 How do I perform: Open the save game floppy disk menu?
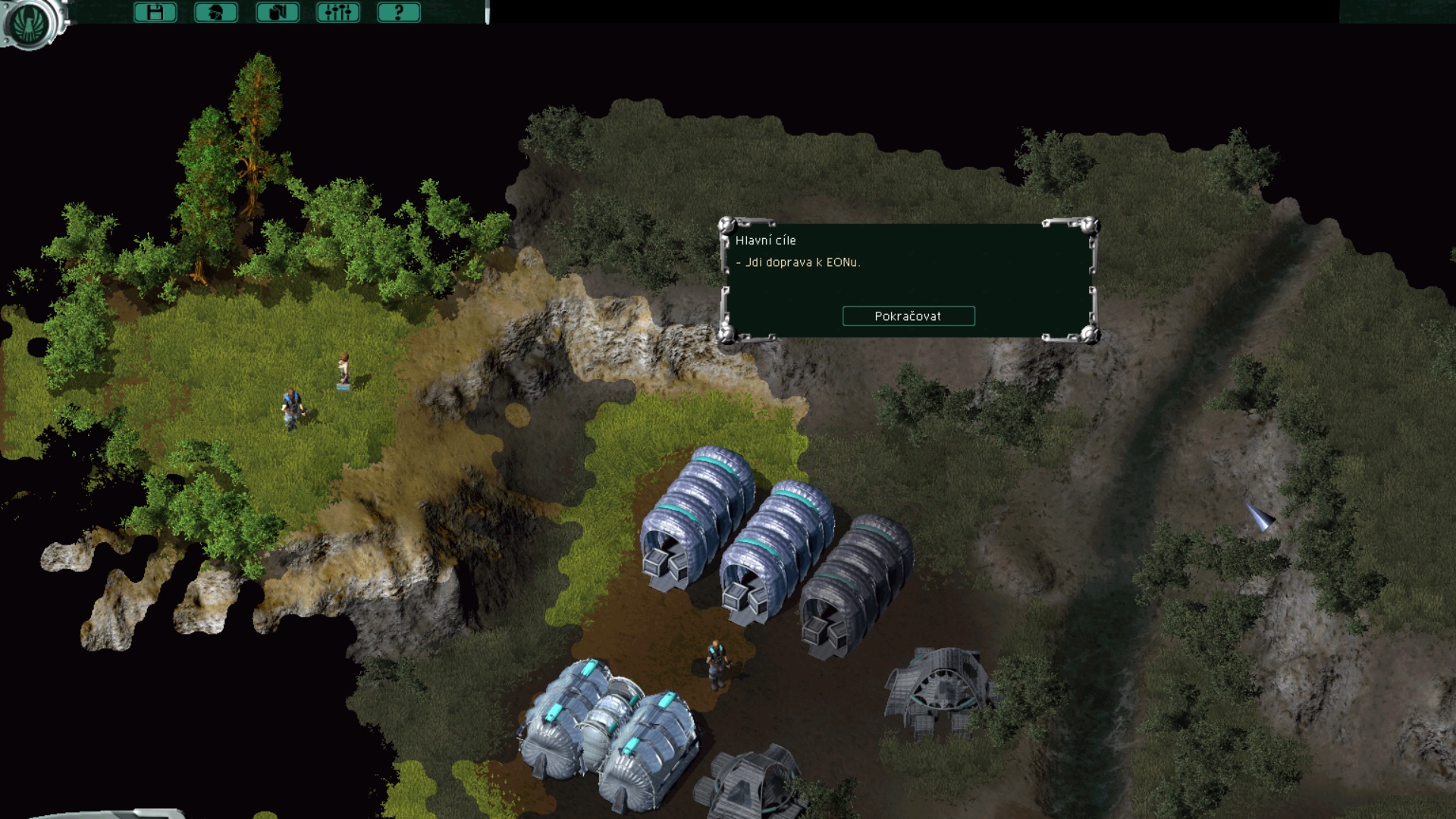[x=155, y=12]
